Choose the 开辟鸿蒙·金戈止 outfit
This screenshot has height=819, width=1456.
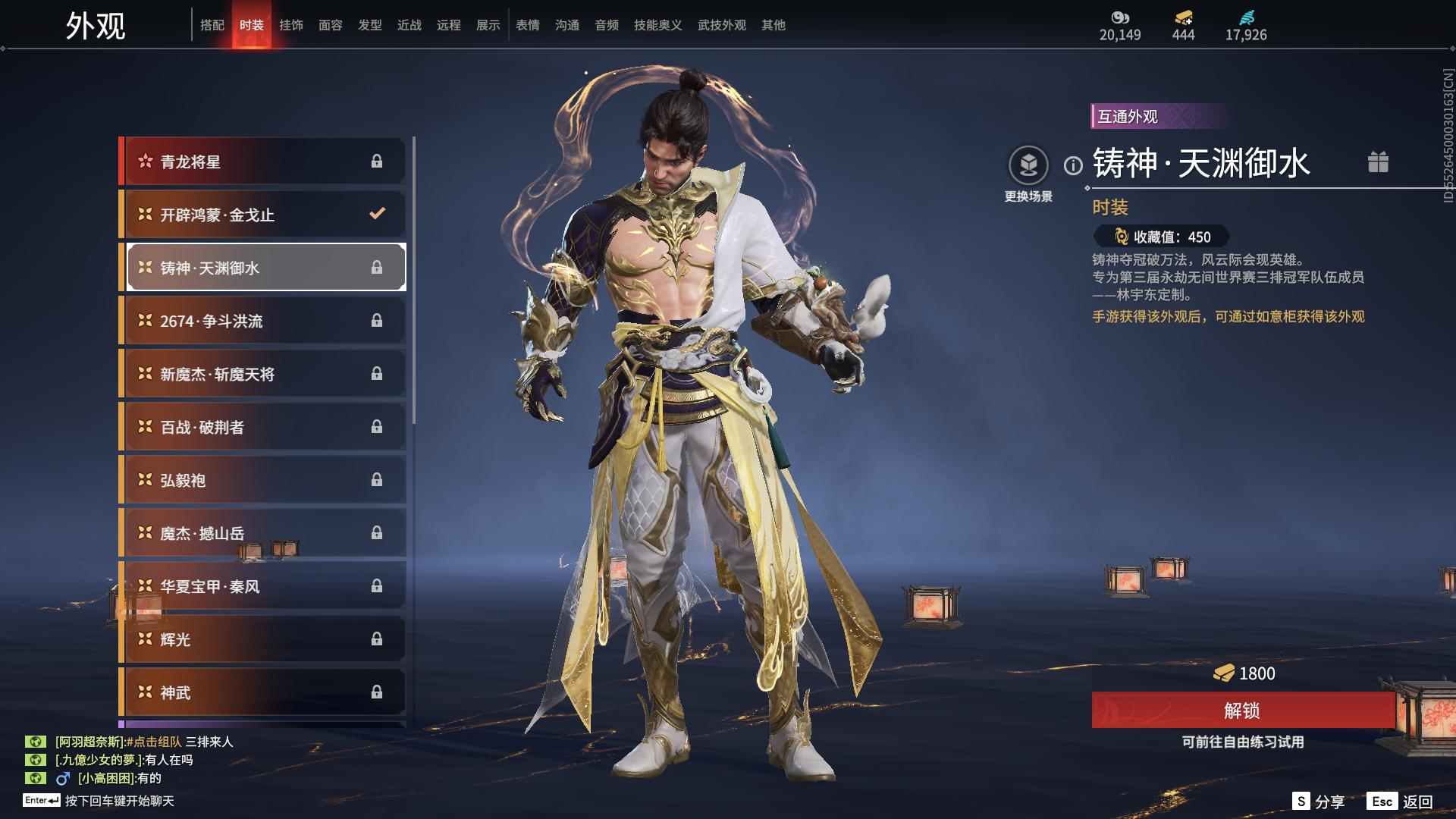(263, 215)
